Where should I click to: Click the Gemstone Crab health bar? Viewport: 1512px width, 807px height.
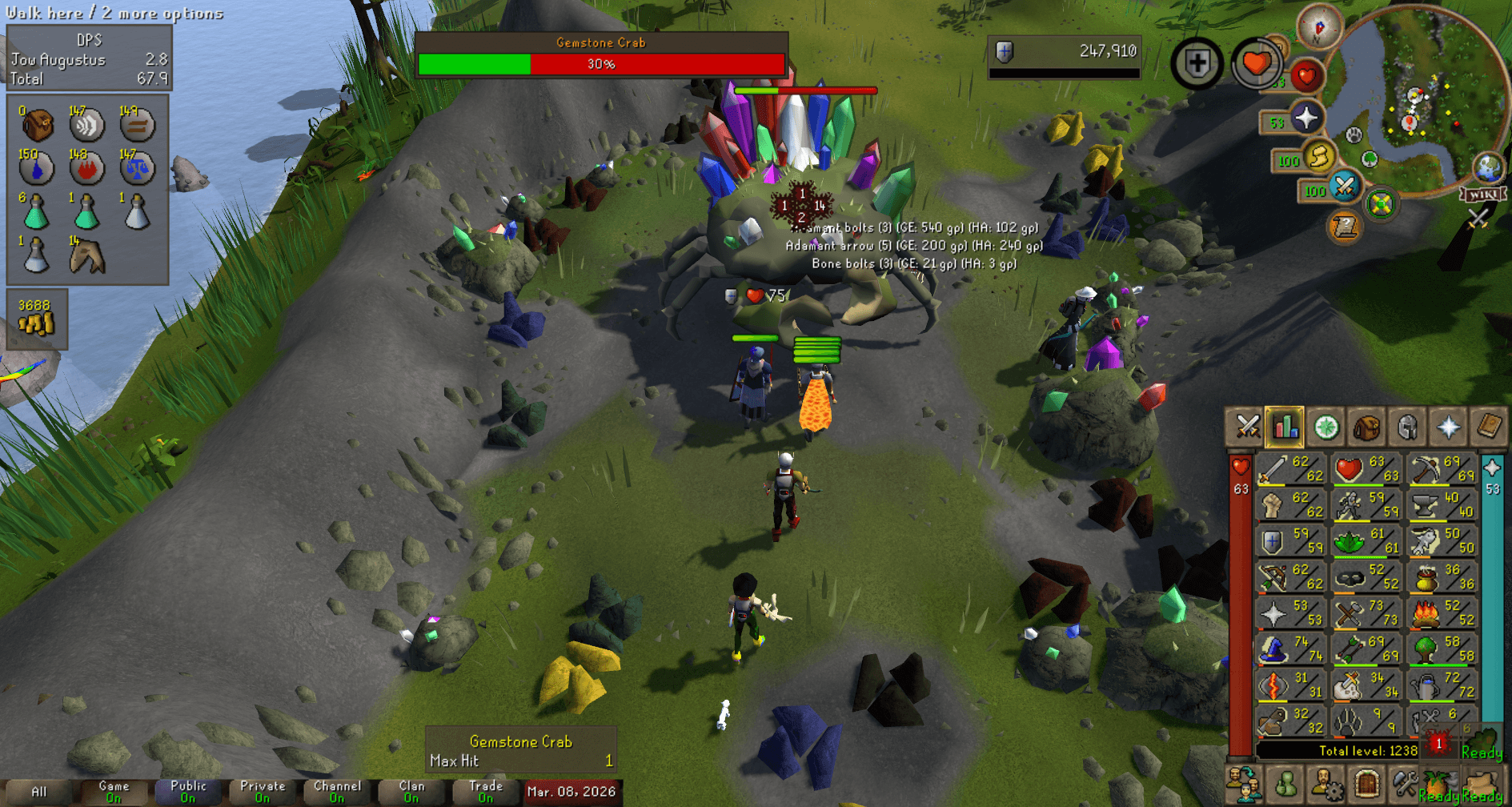(x=600, y=61)
